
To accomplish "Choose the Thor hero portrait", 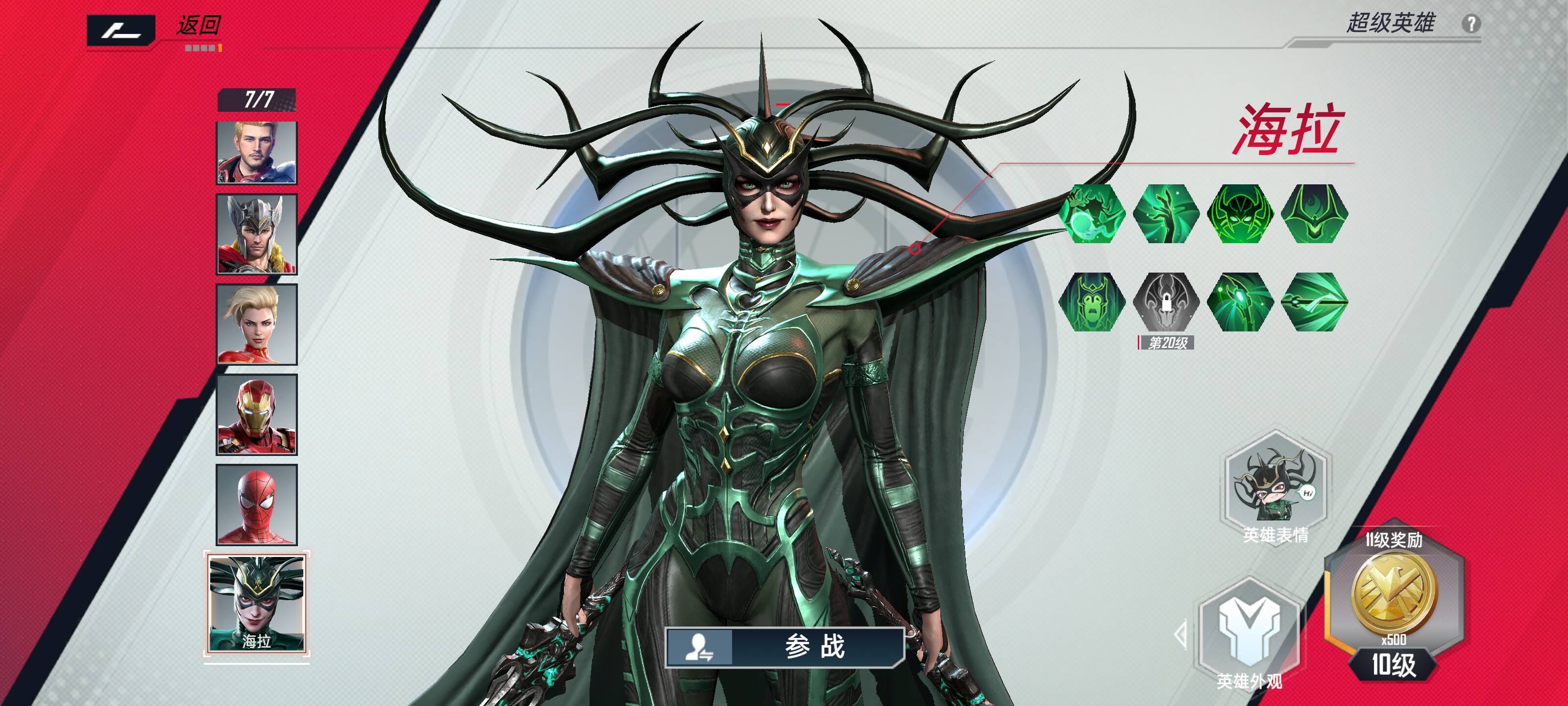I will pos(257,234).
